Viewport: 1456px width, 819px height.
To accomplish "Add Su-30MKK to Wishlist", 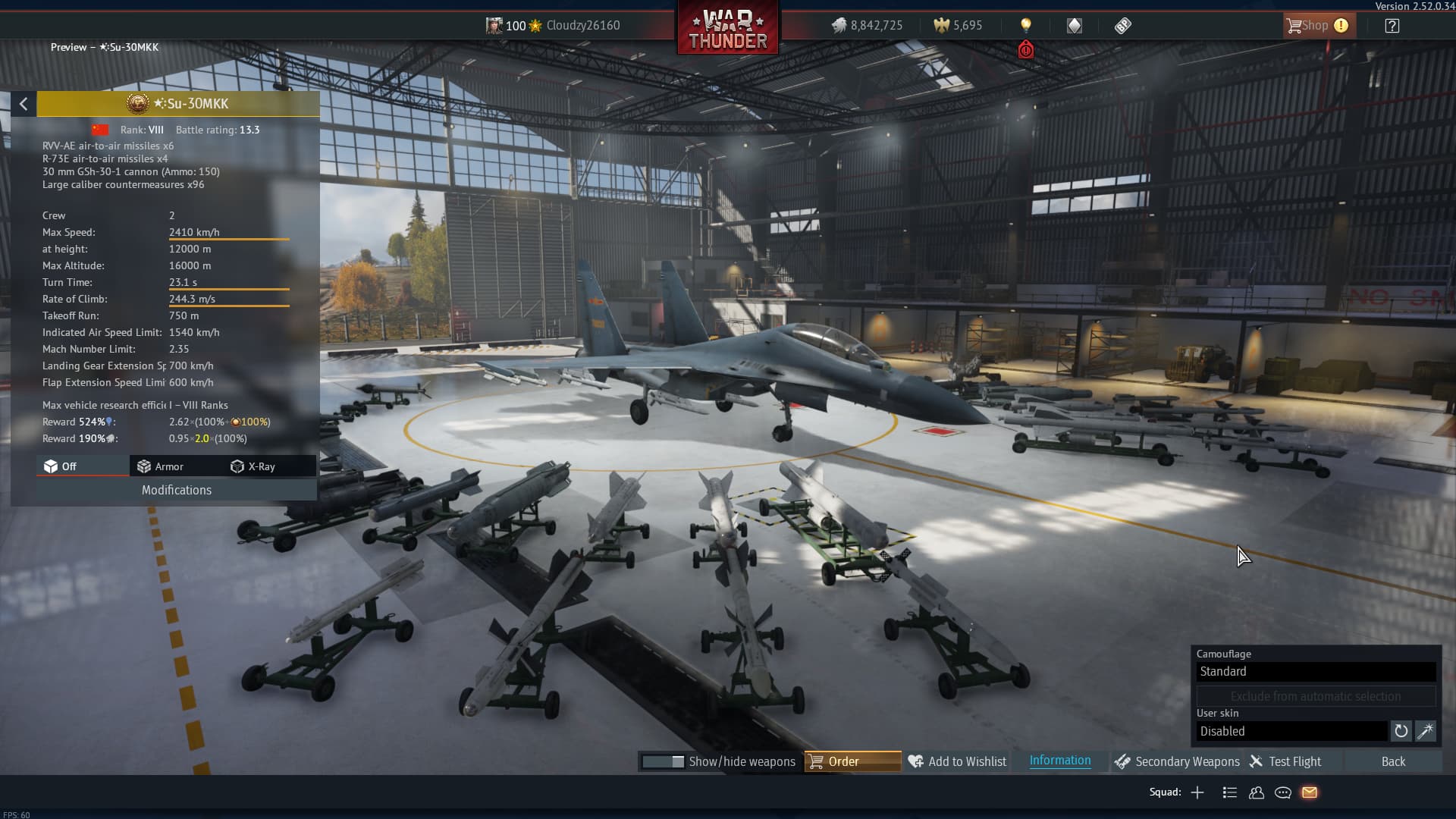I will pos(956,761).
